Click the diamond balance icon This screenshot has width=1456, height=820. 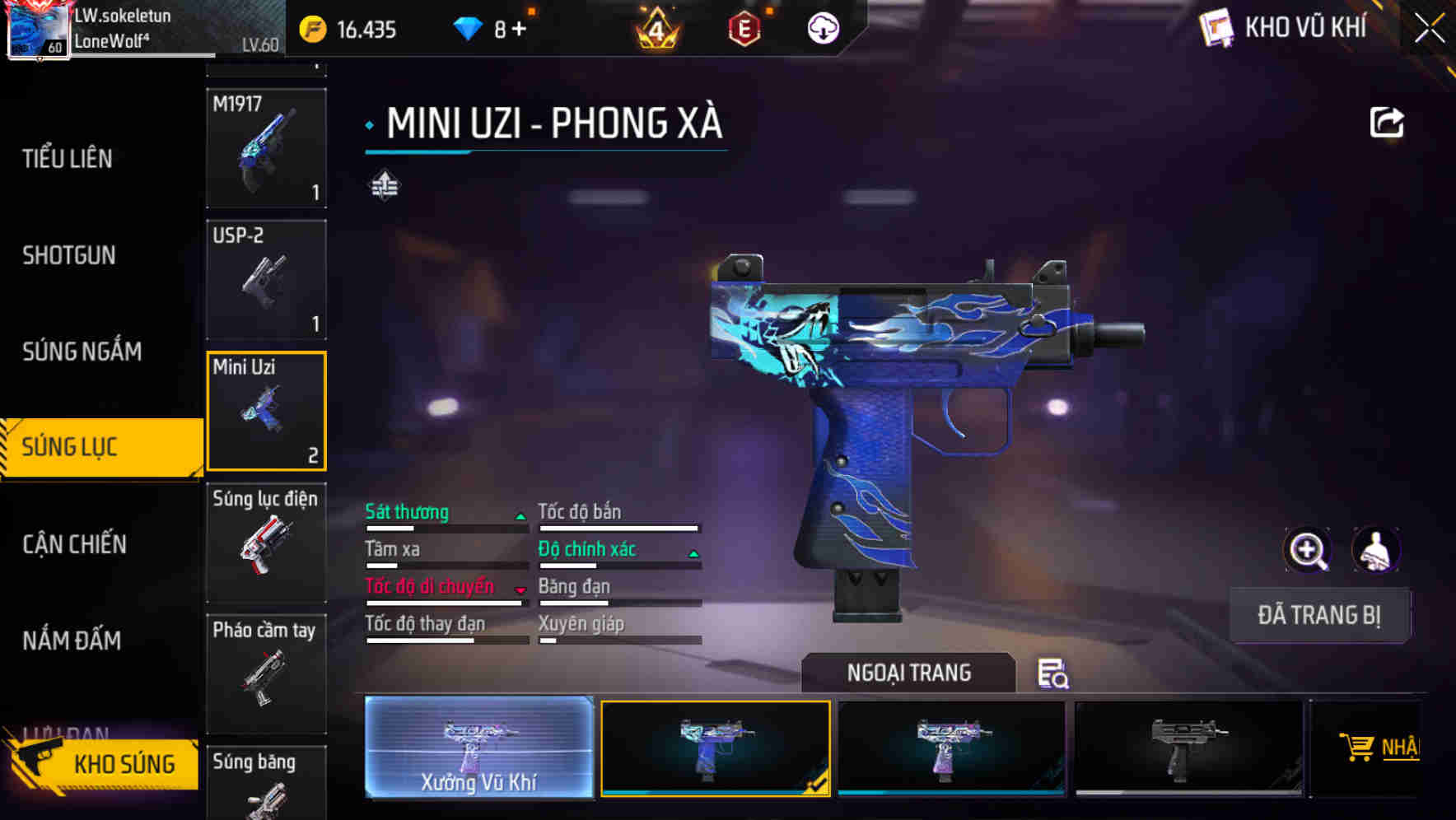pyautogui.click(x=469, y=27)
